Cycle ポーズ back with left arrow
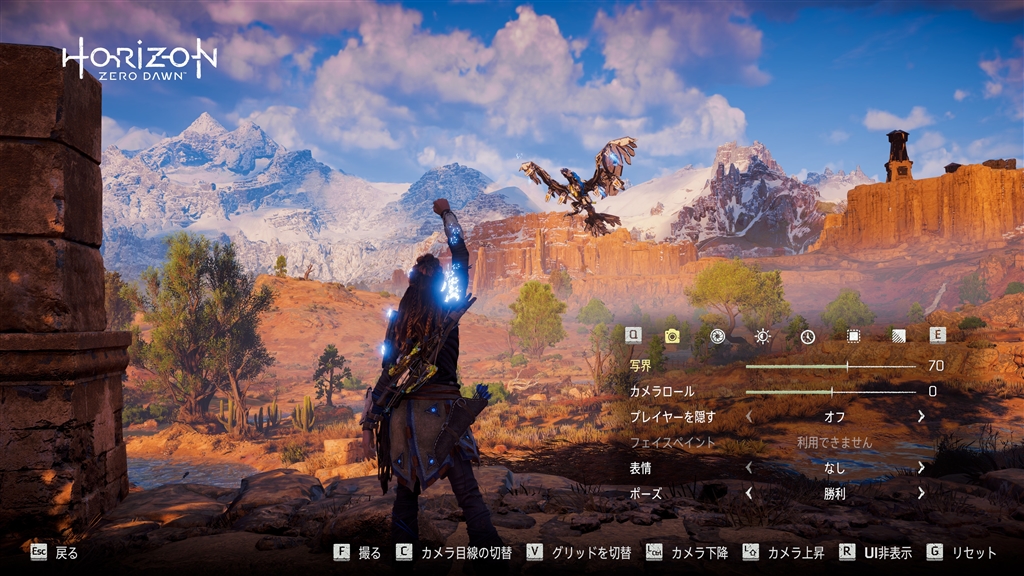Viewport: 1024px width, 576px height. [x=748, y=492]
